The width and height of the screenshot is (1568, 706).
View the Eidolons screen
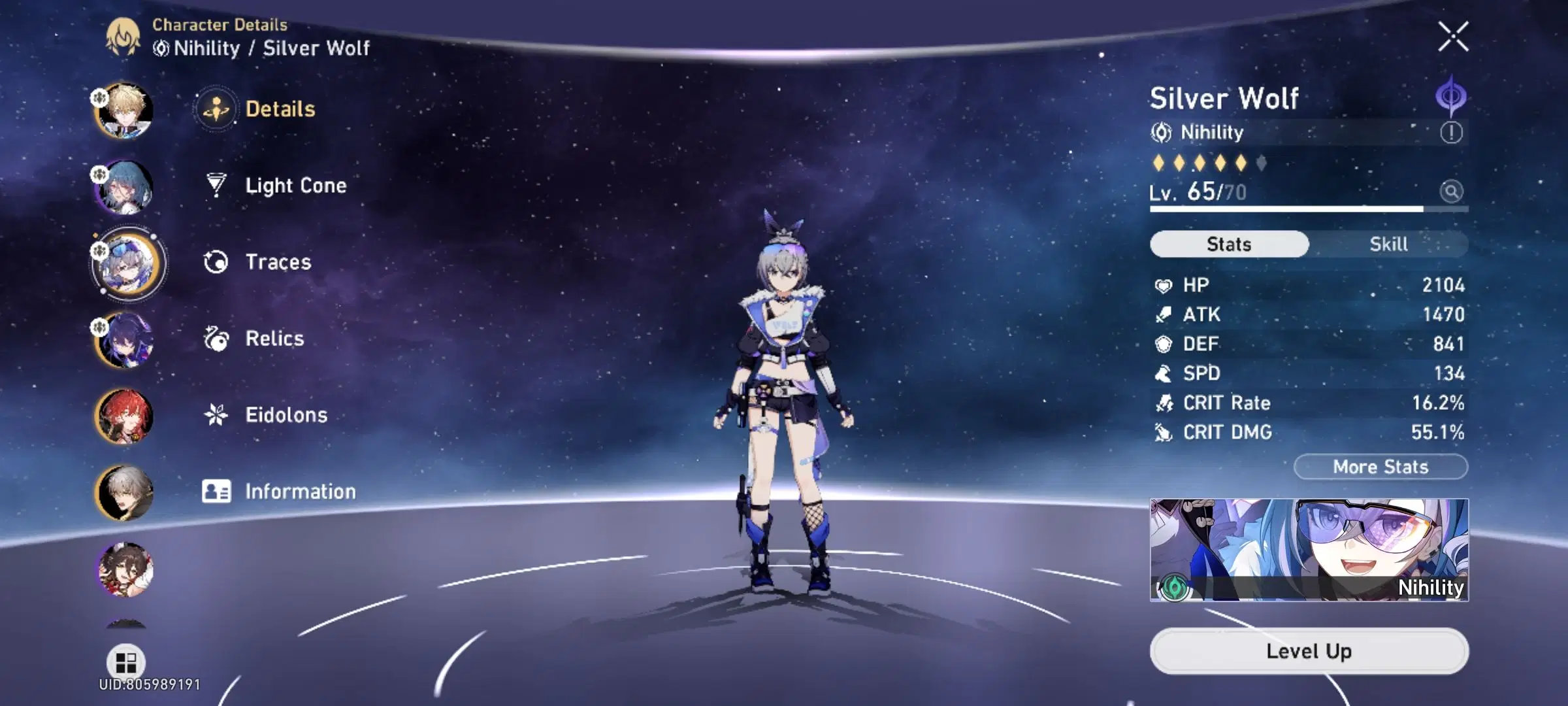tap(286, 415)
